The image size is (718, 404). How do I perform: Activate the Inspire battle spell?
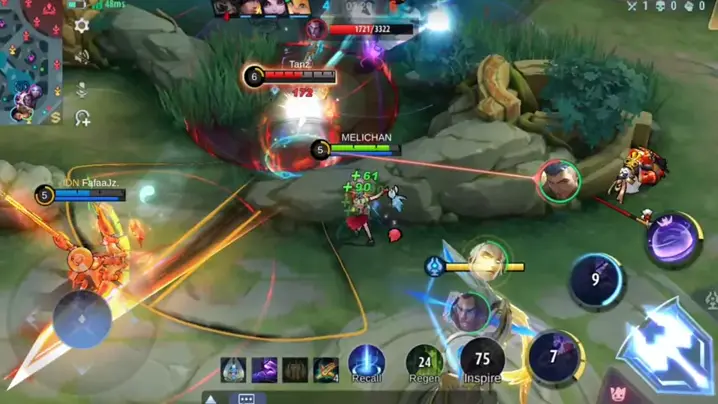(x=482, y=362)
